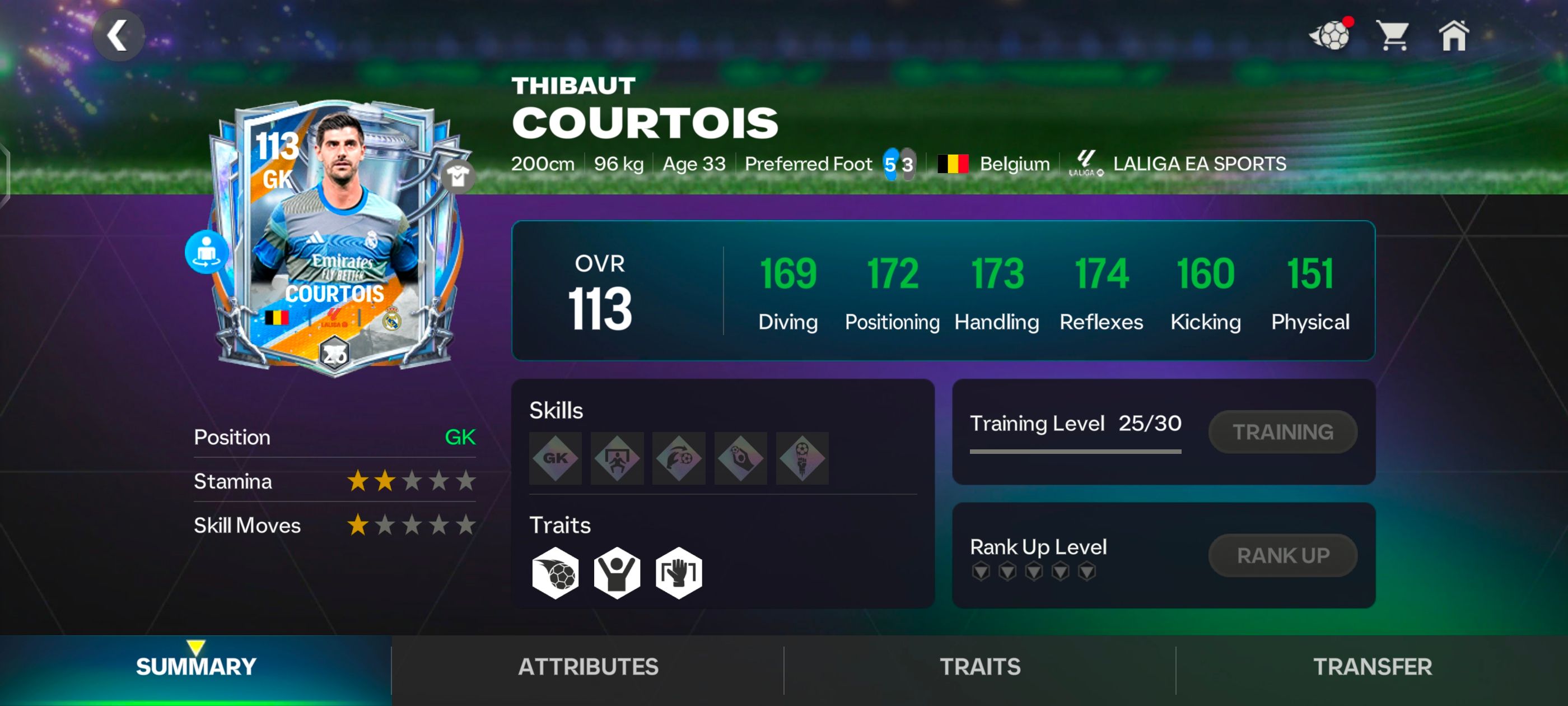1568x706 pixels.
Task: Return to the home screen
Action: (1454, 35)
